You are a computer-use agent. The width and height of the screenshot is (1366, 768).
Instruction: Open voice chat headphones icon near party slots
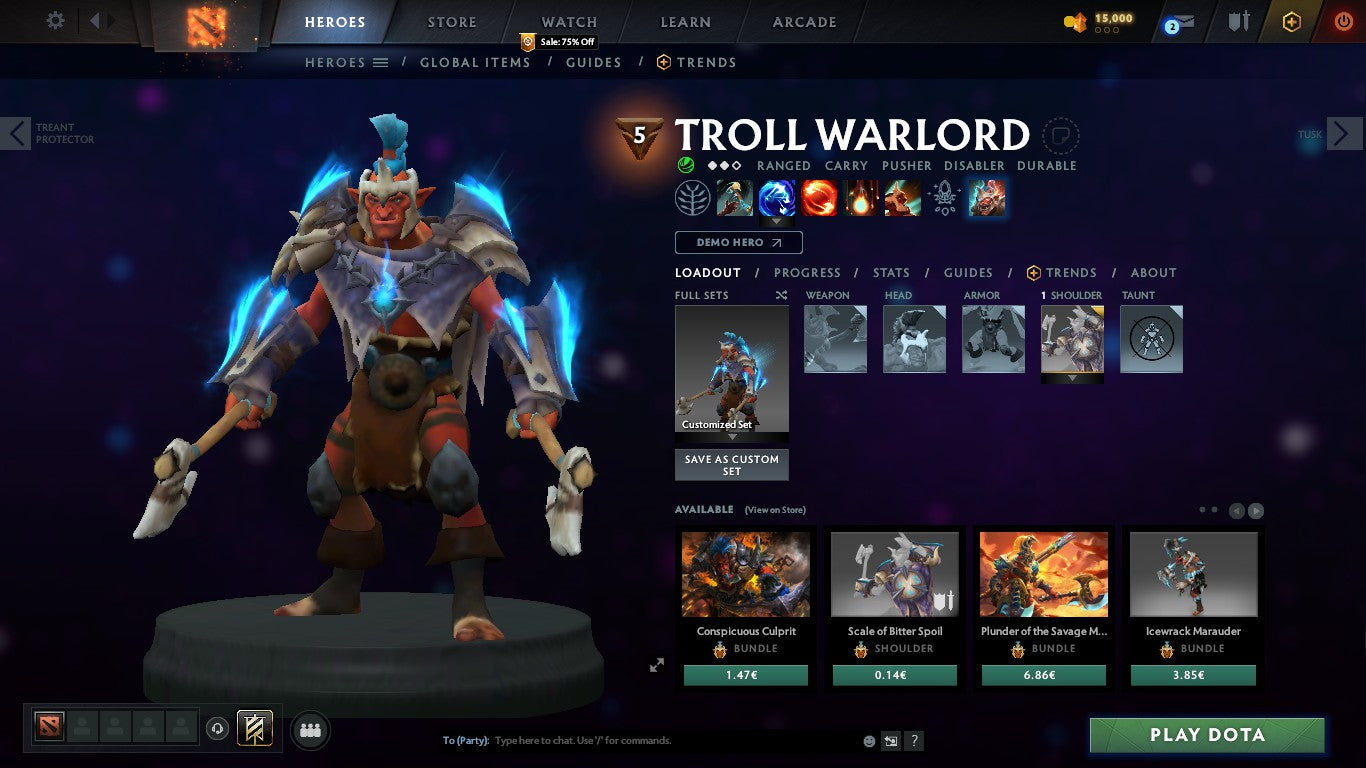(217, 730)
